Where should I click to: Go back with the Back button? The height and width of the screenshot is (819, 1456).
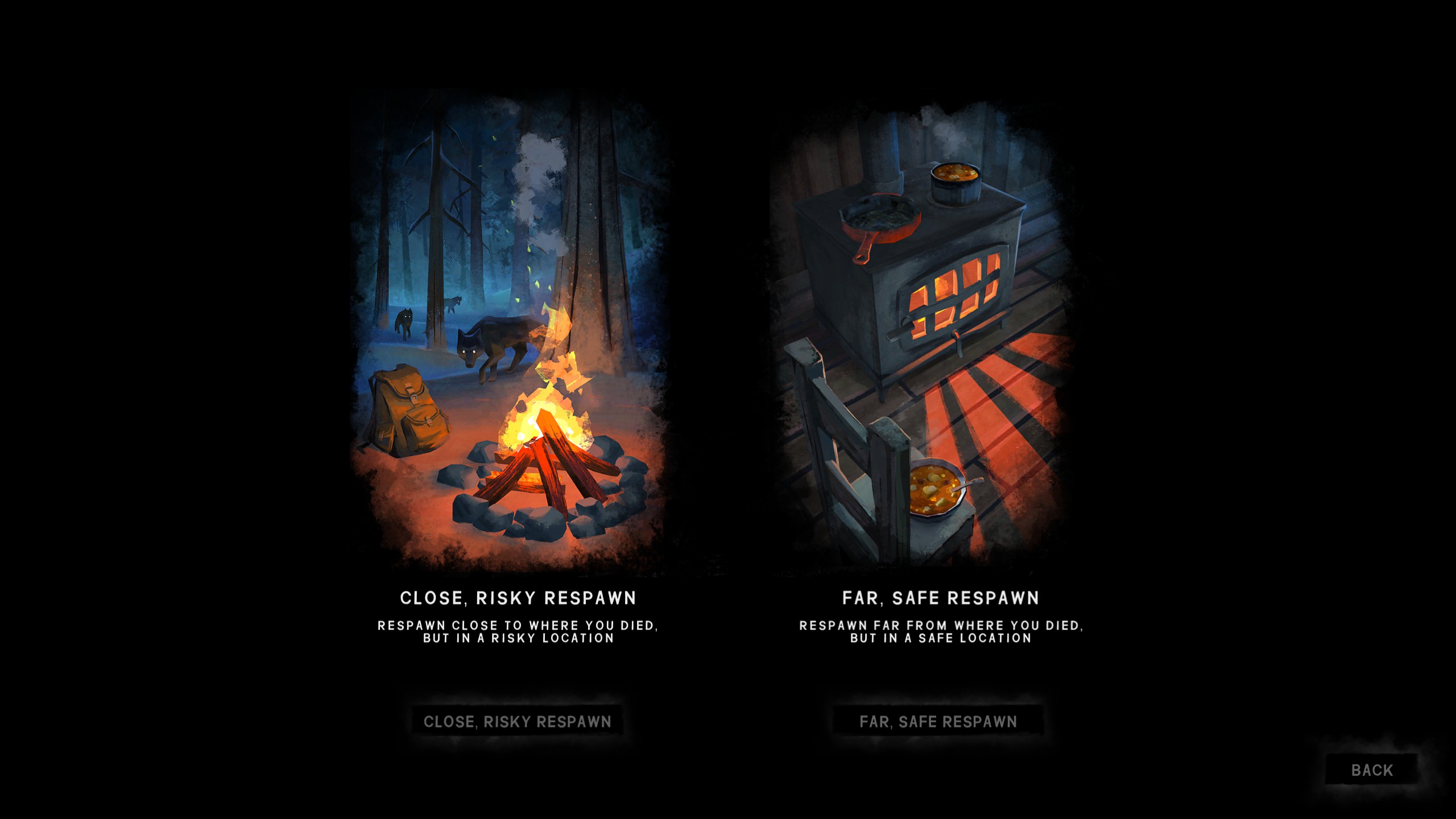[1371, 770]
